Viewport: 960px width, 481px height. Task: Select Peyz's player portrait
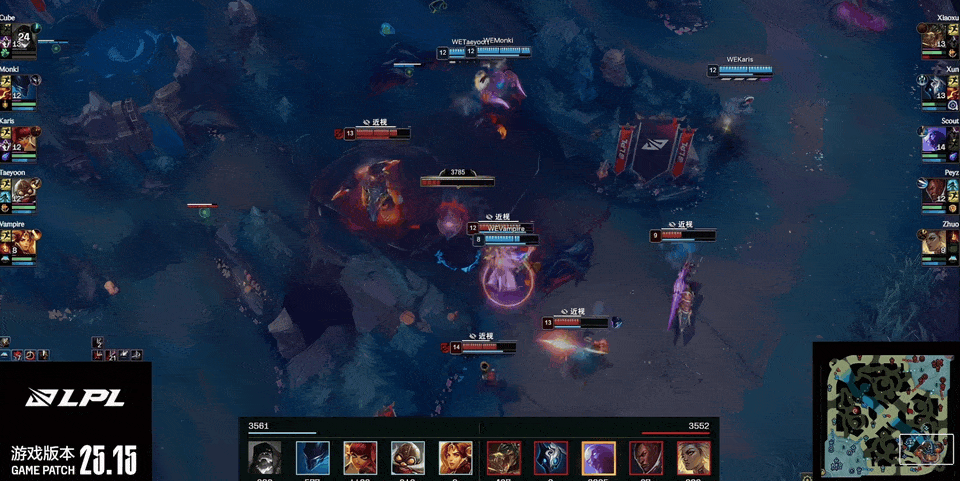coord(934,192)
